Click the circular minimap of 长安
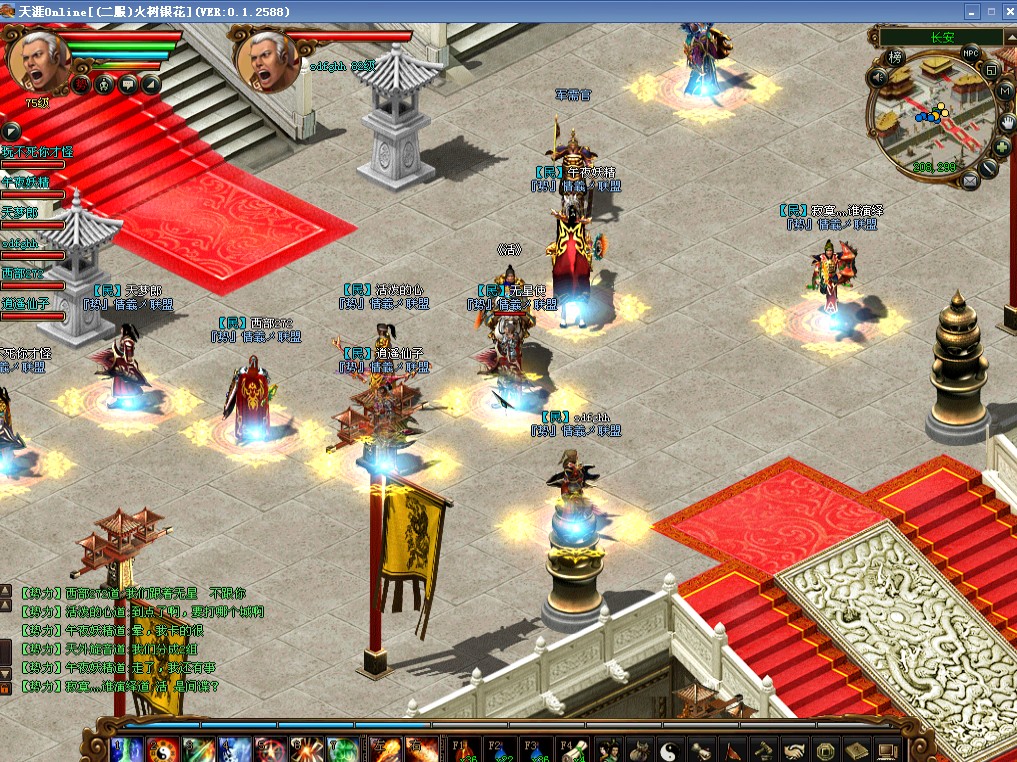Viewport: 1017px width, 762px height. pyautogui.click(x=932, y=115)
